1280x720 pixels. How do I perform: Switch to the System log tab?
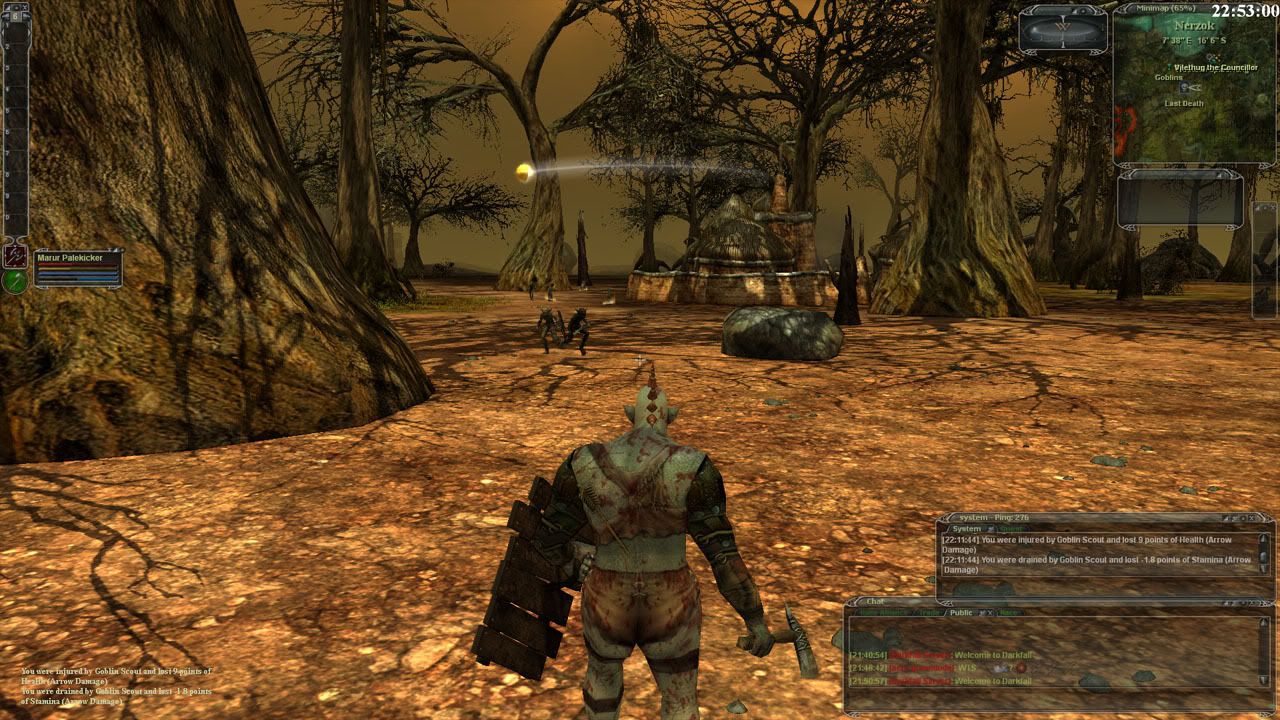(x=967, y=529)
